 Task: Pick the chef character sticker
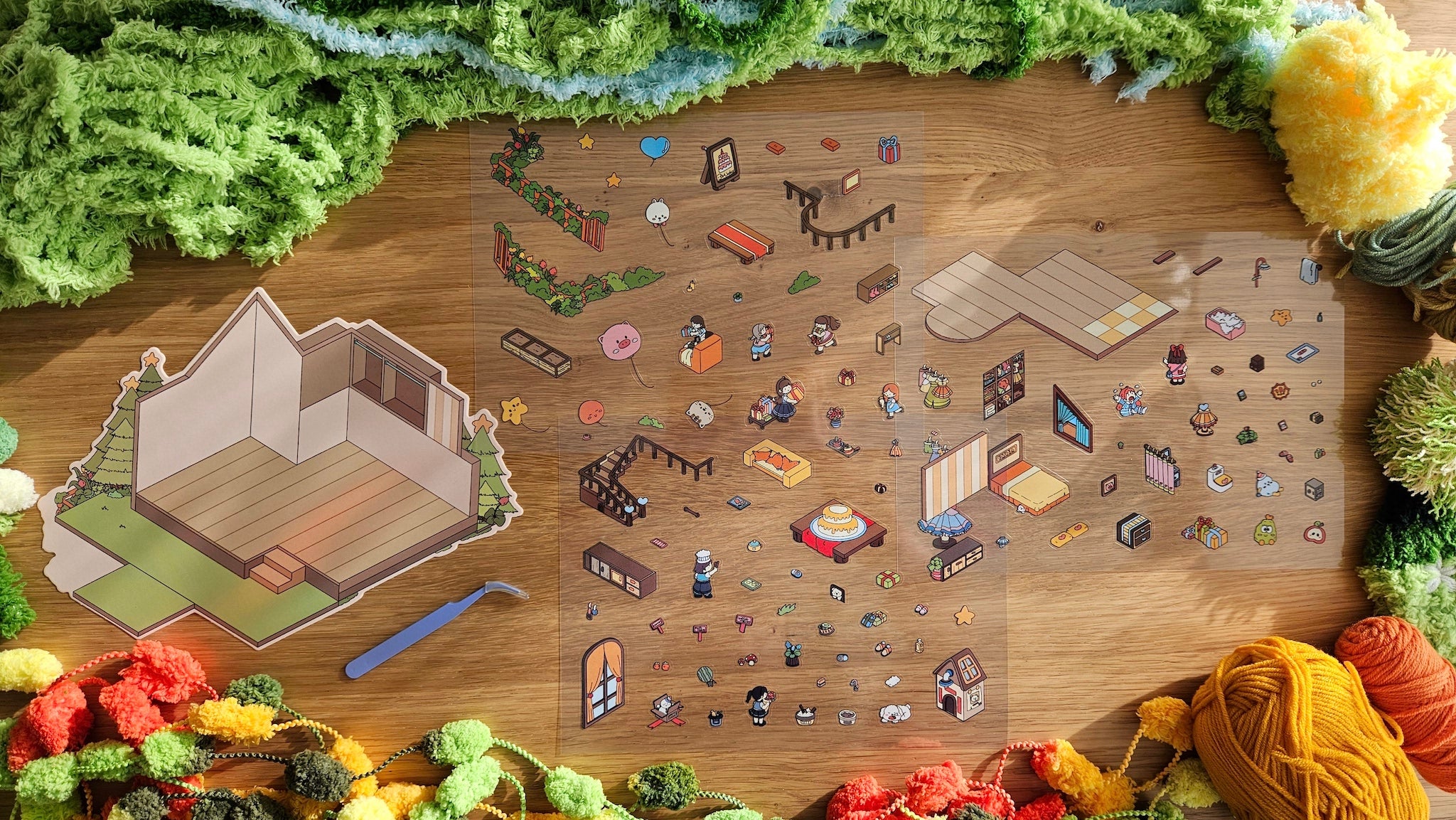[x=703, y=573]
